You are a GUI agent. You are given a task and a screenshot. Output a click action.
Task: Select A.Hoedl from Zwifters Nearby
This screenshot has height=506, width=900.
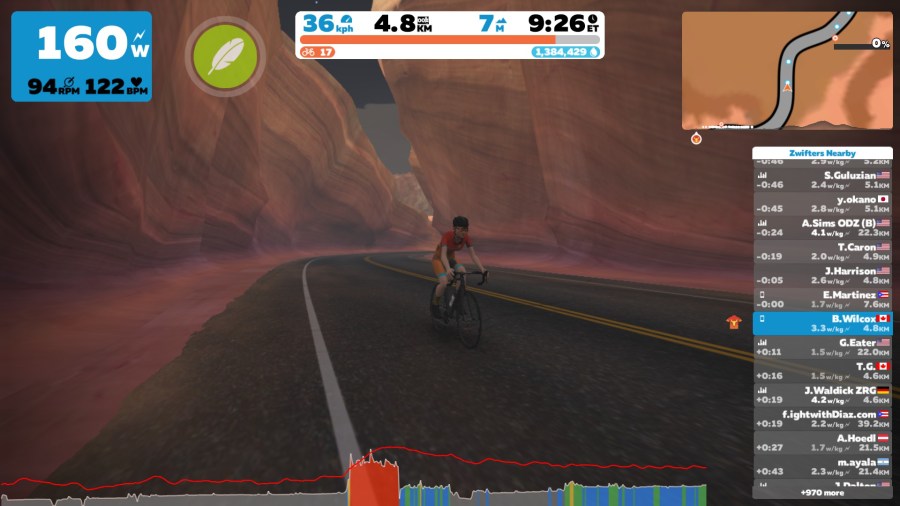822,443
